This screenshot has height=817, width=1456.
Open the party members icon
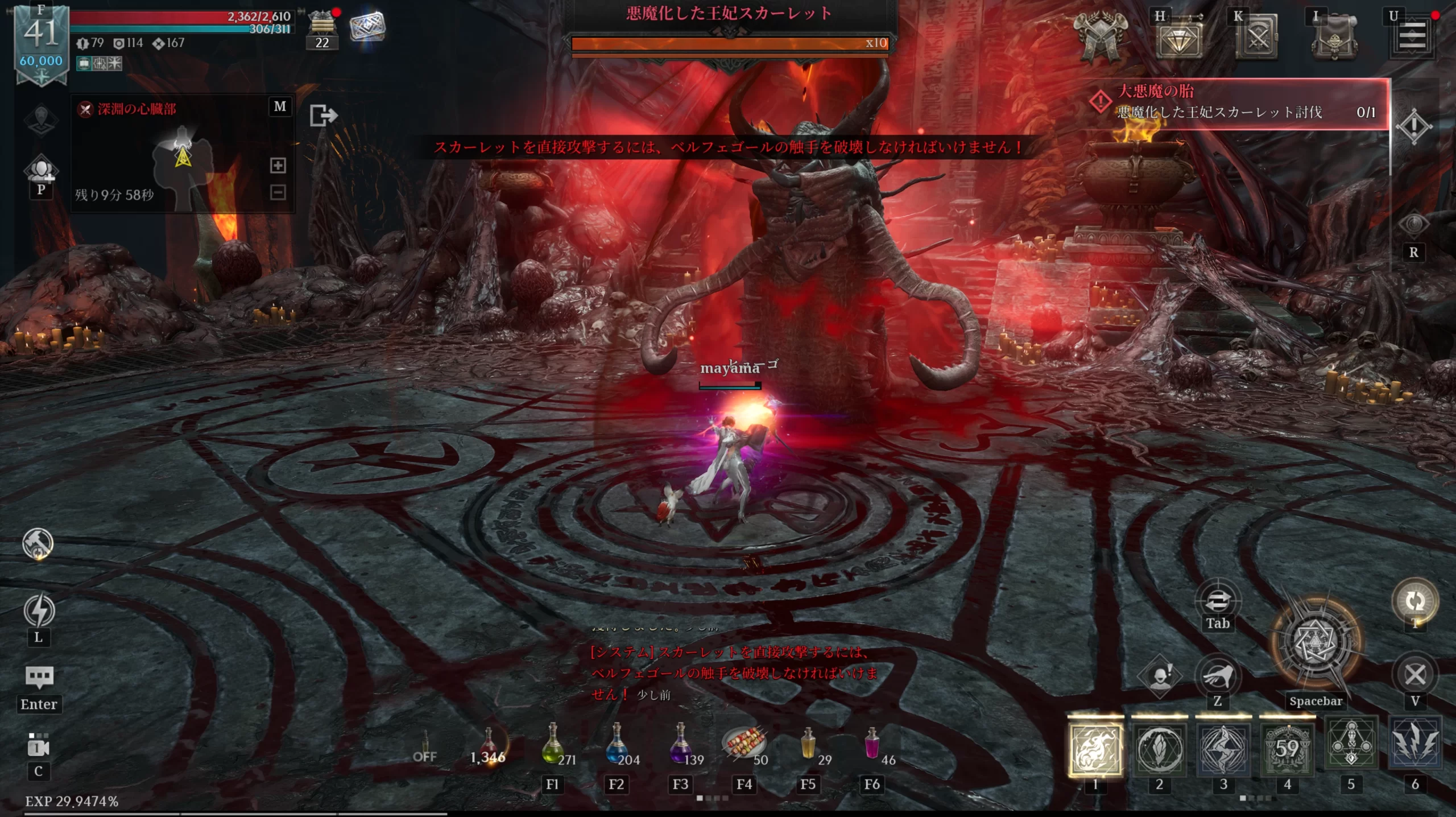pyautogui.click(x=41, y=170)
